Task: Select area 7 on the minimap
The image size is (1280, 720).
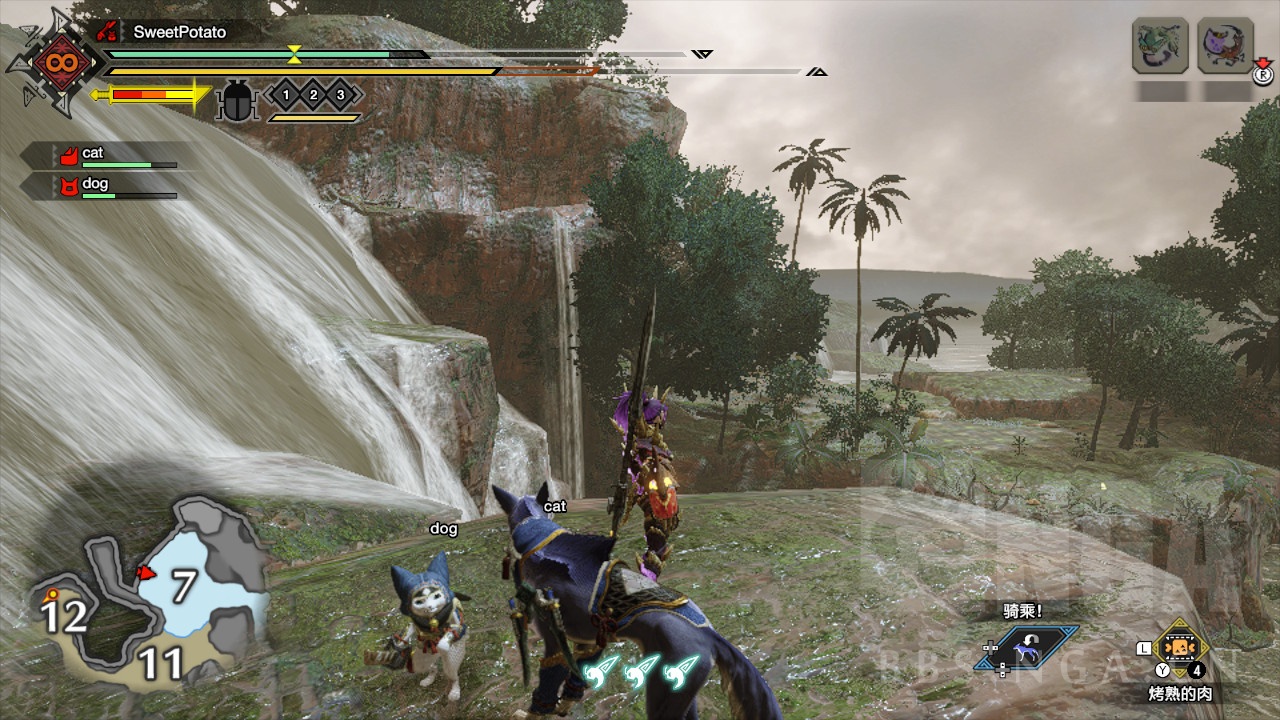Action: click(x=182, y=586)
